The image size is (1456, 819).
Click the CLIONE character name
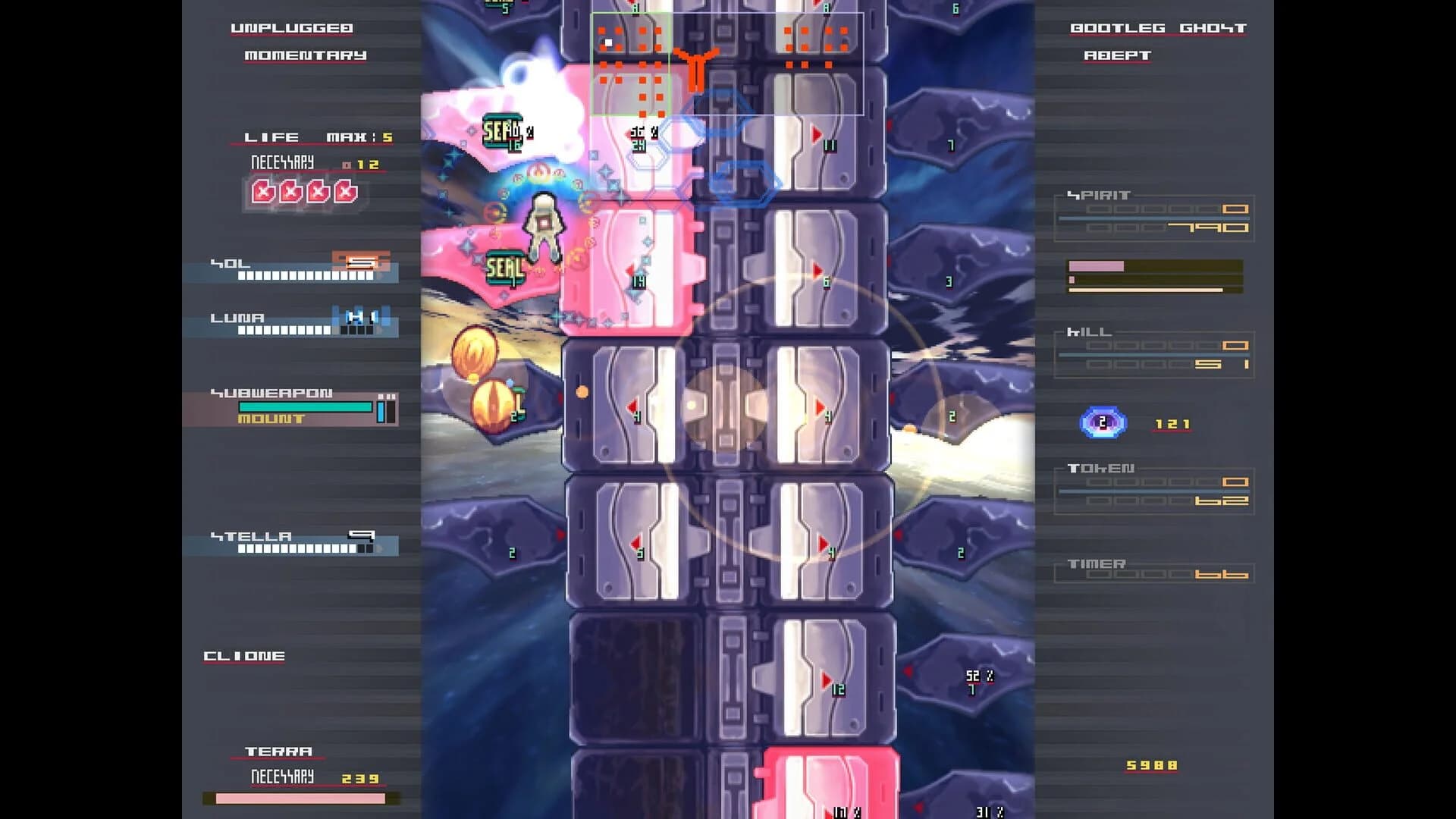(x=243, y=656)
